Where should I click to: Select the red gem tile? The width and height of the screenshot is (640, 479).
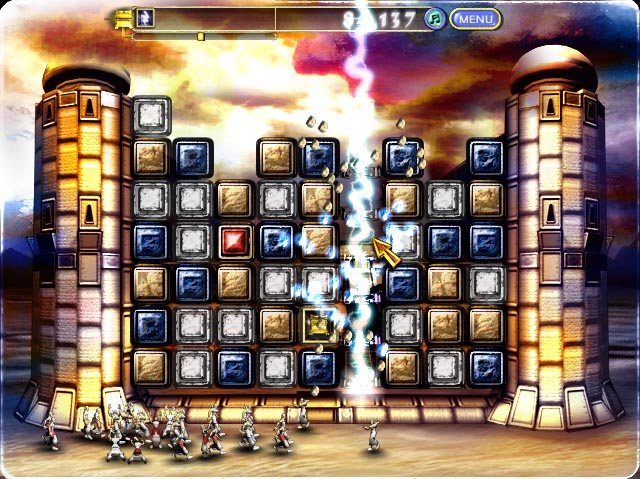coord(235,241)
